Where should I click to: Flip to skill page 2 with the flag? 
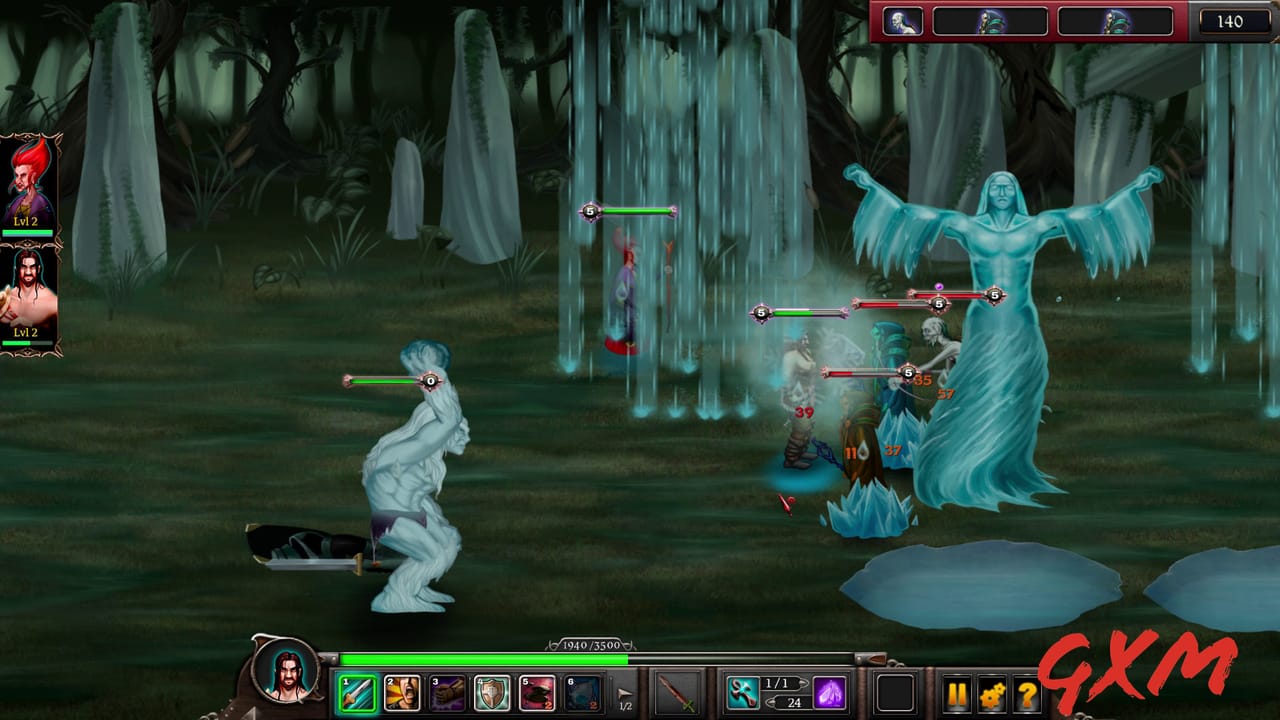(x=623, y=690)
